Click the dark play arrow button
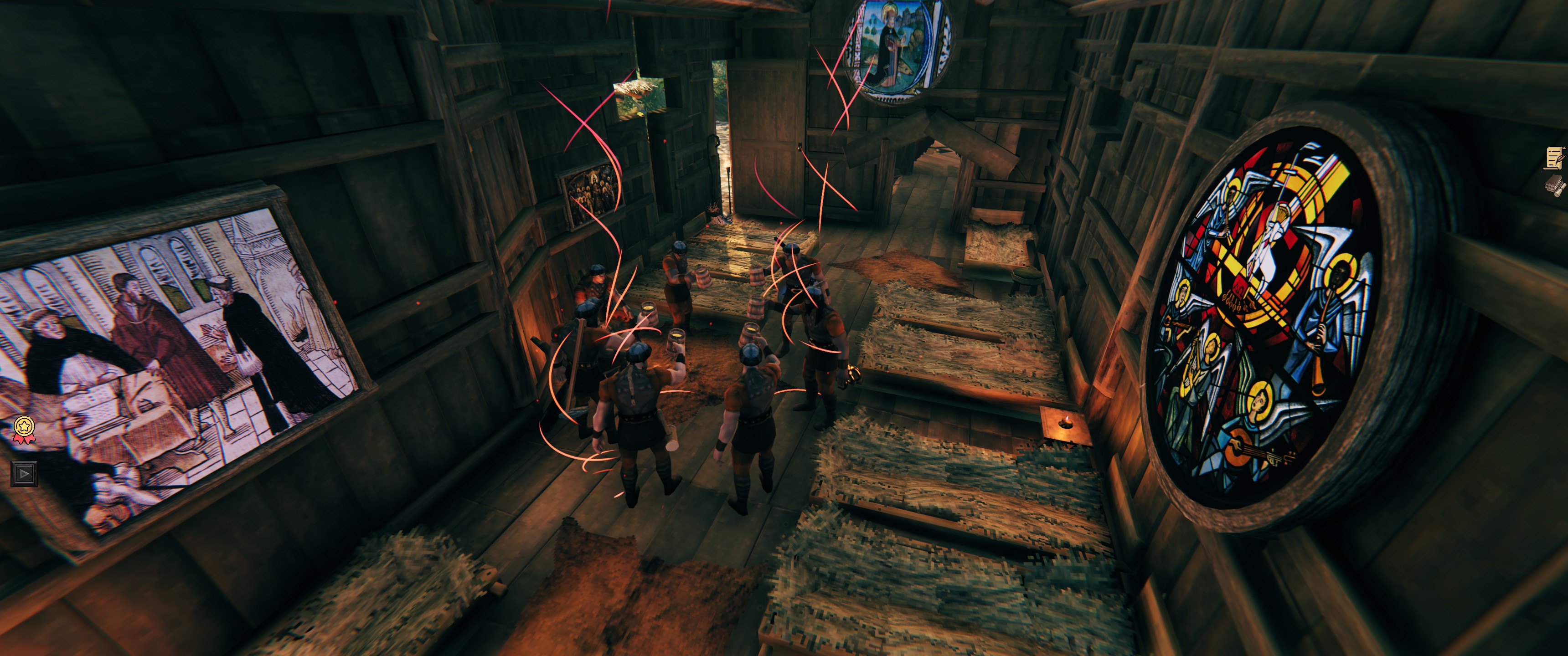The height and width of the screenshot is (656, 1568). click(24, 473)
